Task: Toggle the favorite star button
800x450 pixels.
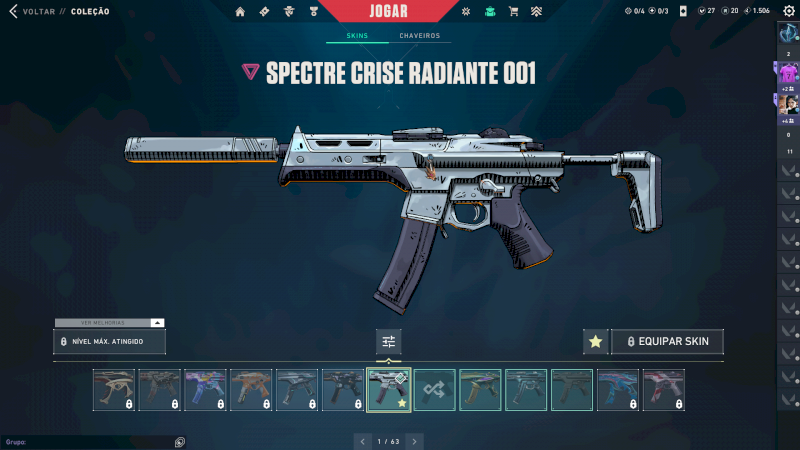Action: tap(595, 342)
